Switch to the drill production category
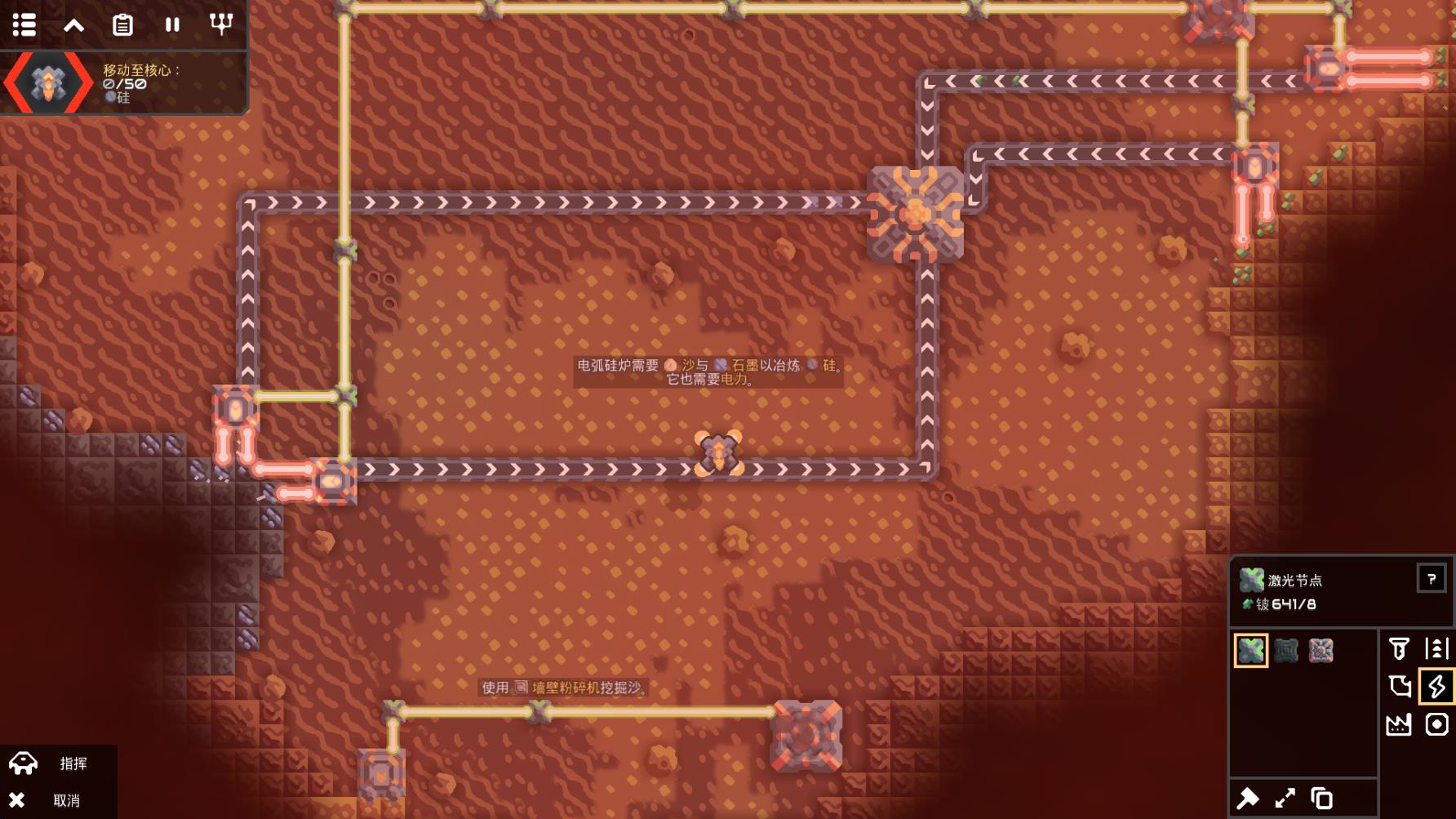 pyautogui.click(x=1399, y=649)
